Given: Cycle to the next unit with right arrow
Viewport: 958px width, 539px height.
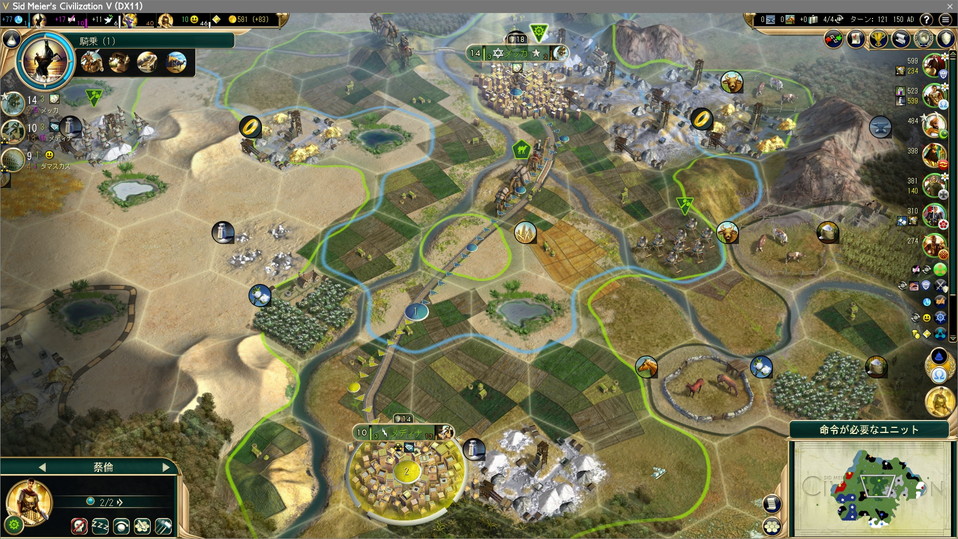Looking at the screenshot, I should 166,467.
